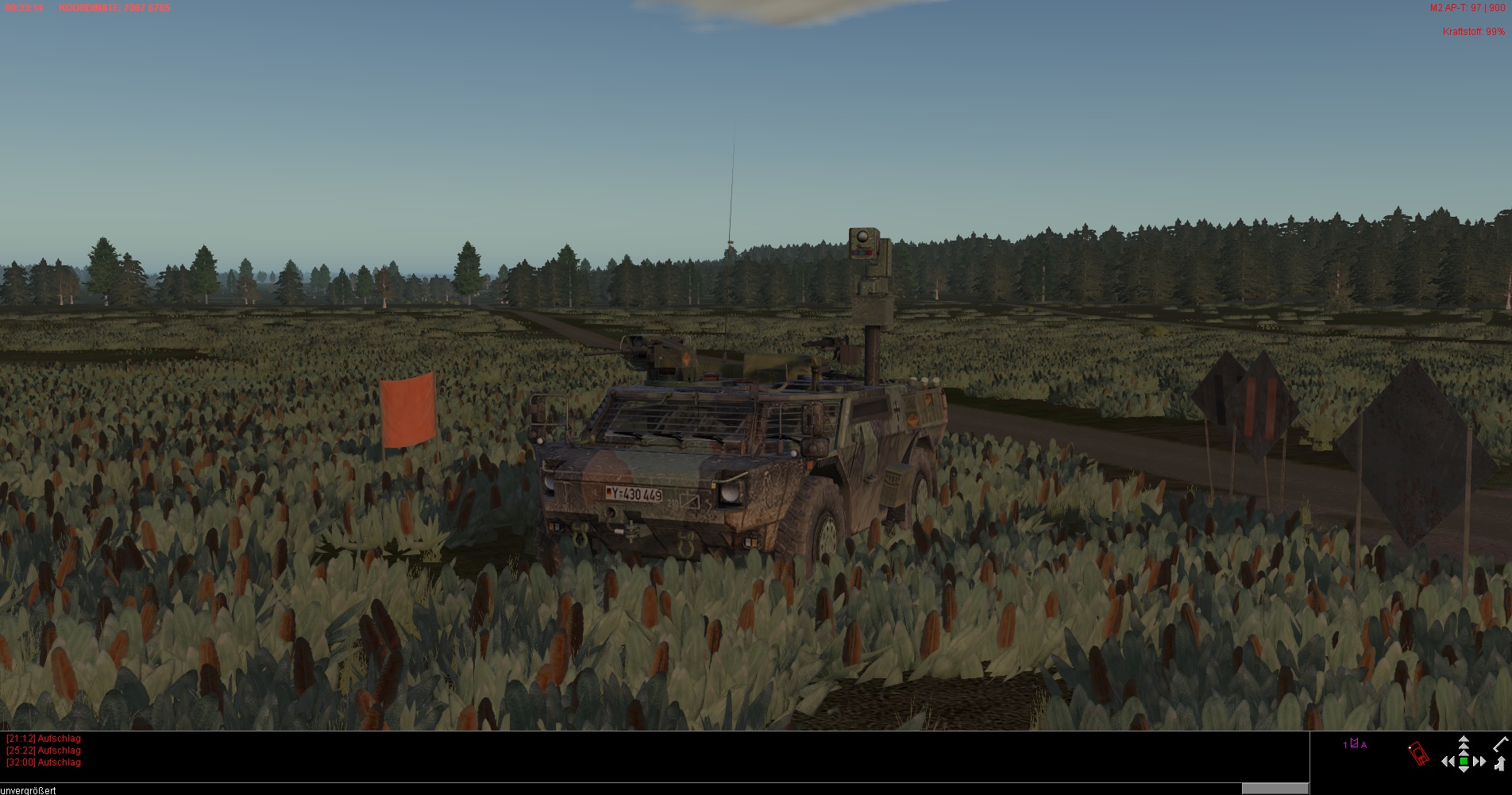This screenshot has height=795, width=1512.
Task: Select the purple 1 A unit symbol
Action: (1355, 744)
